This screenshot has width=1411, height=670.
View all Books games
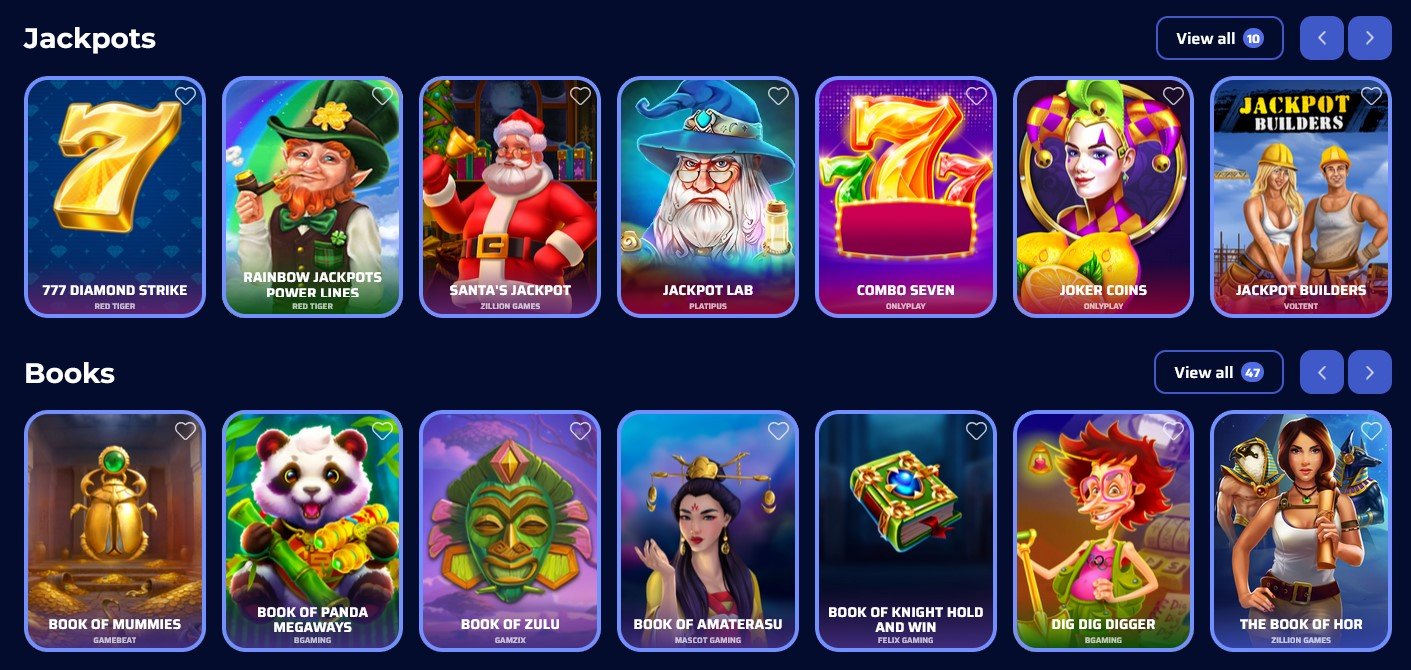tap(1217, 373)
